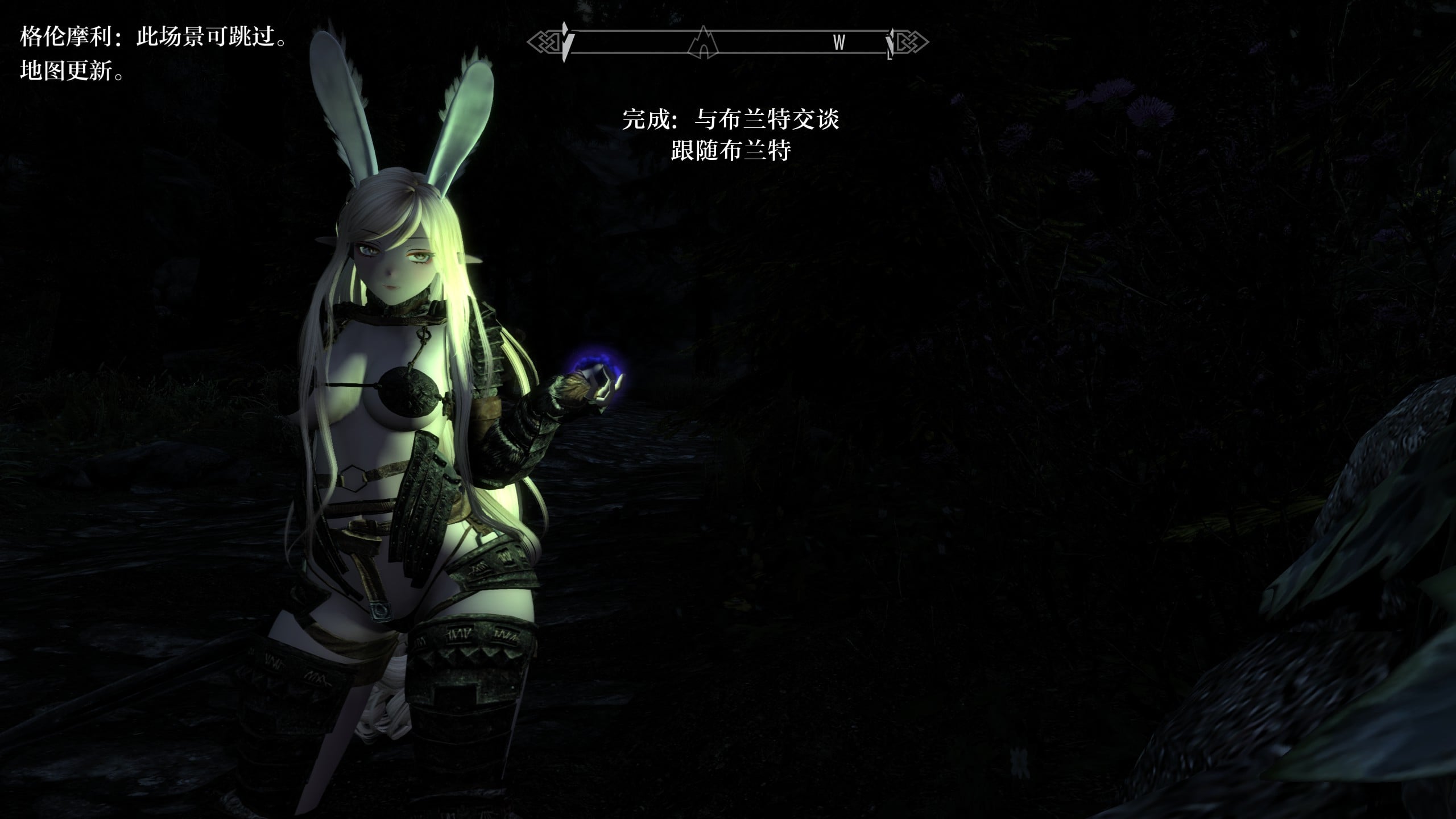Click the West letter on the compass bar
The image size is (1456, 819).
[839, 43]
